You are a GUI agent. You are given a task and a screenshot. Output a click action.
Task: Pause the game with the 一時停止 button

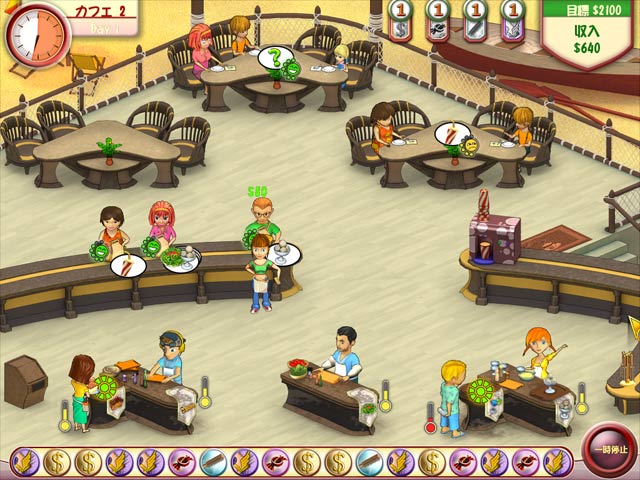pyautogui.click(x=609, y=449)
